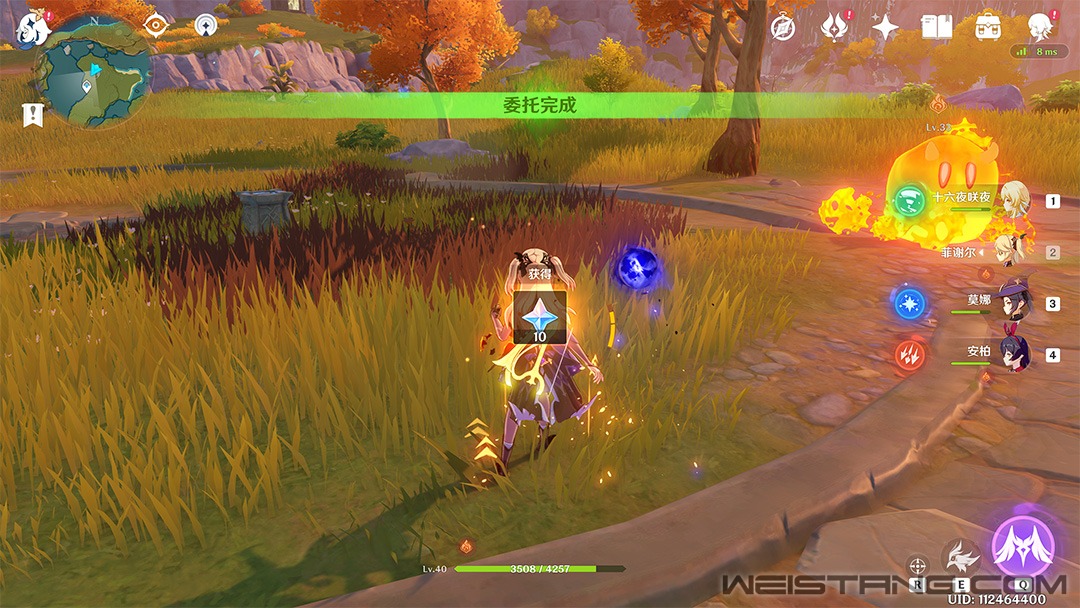Toggle the elemental sight eye icon
The width and height of the screenshot is (1080, 608).
155,26
